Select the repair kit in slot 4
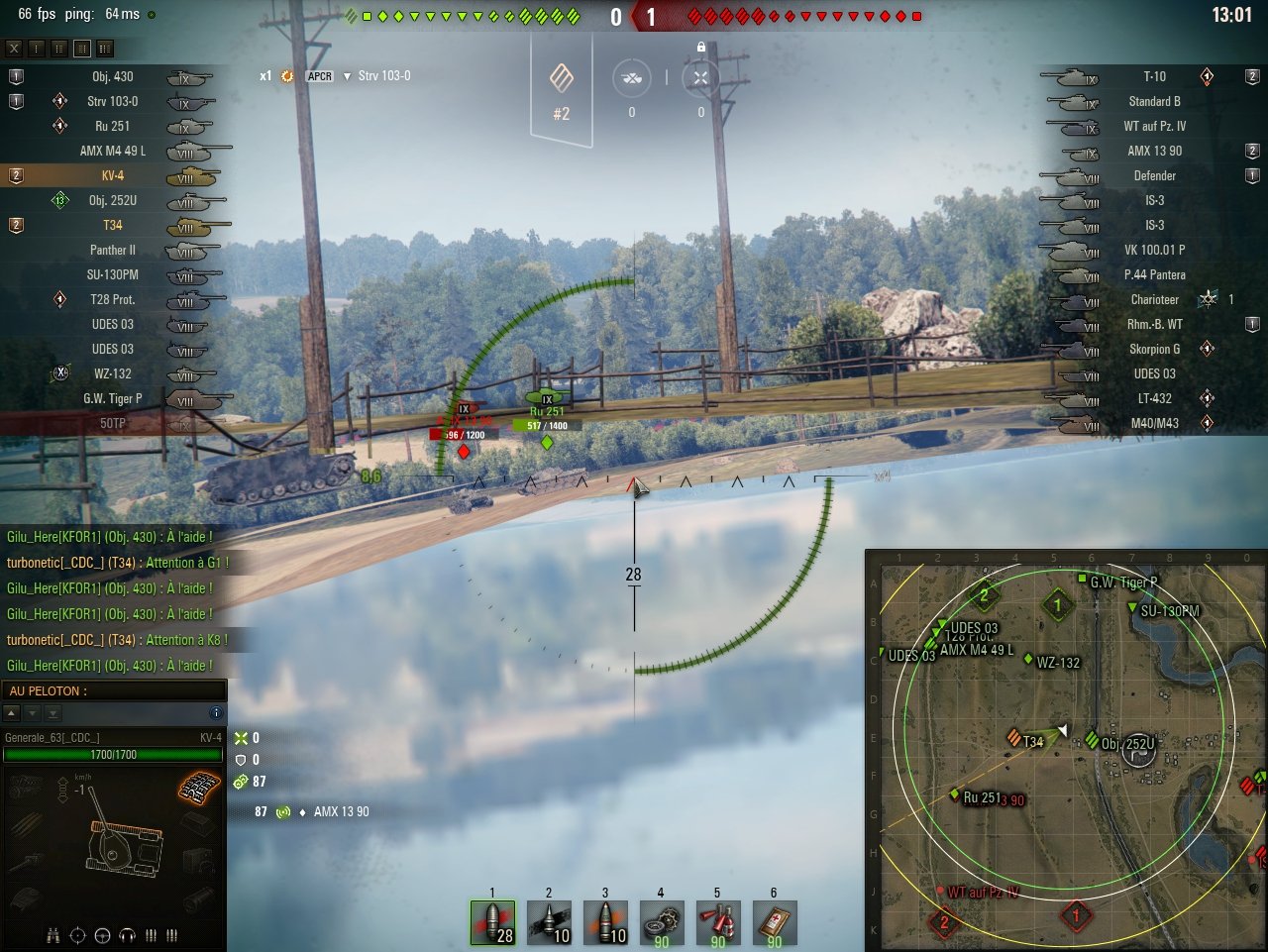This screenshot has height=952, width=1268. click(x=662, y=922)
